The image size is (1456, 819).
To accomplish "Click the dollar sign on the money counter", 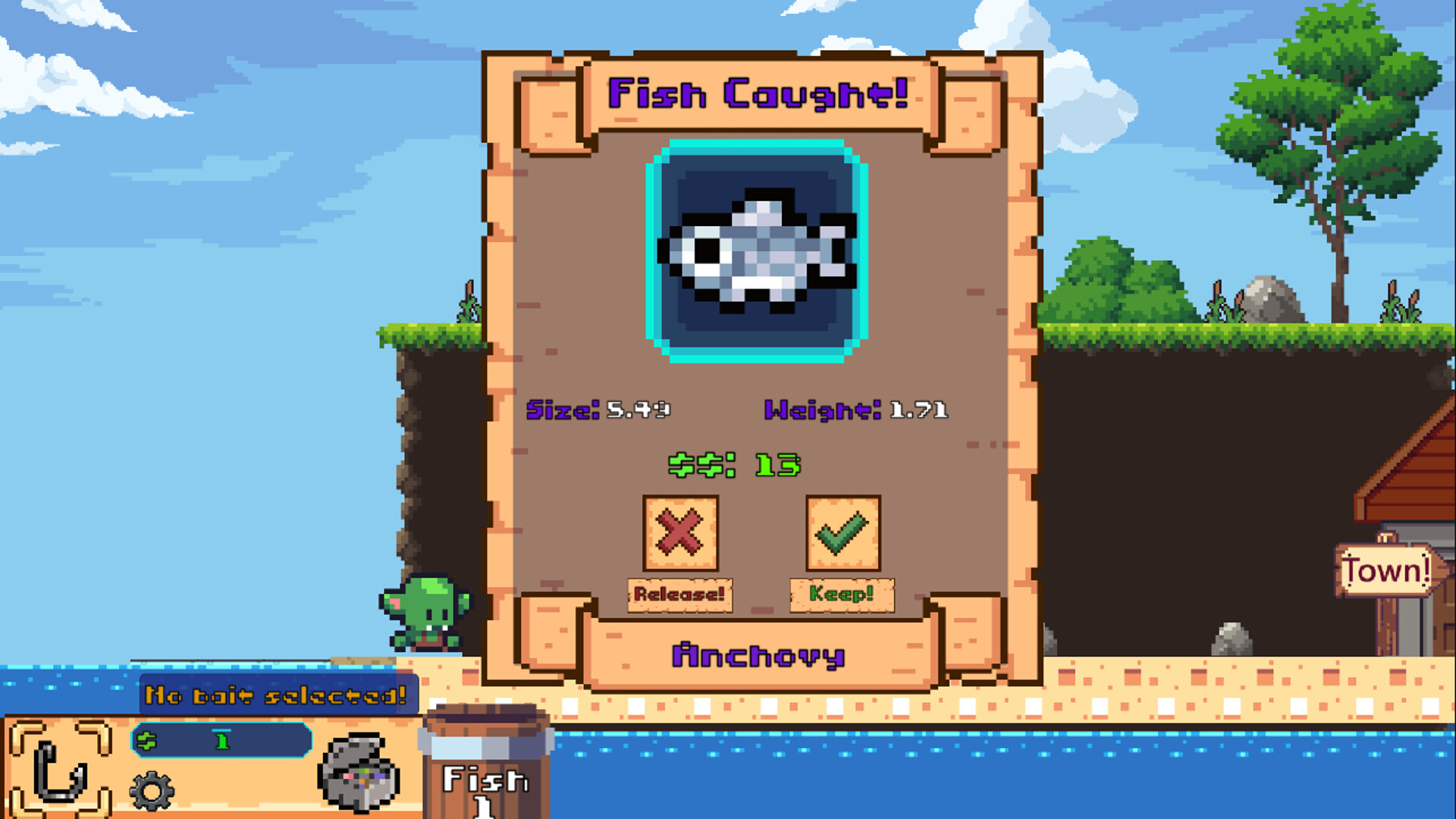I will [148, 742].
